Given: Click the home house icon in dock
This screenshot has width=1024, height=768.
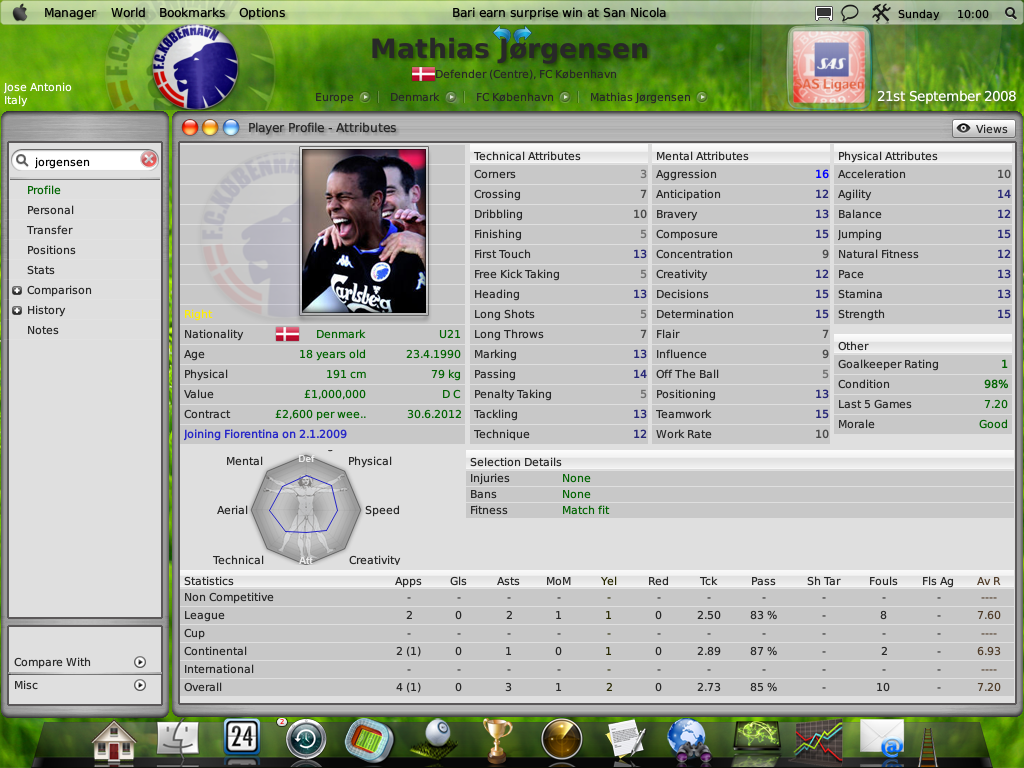Looking at the screenshot, I should click(x=114, y=740).
